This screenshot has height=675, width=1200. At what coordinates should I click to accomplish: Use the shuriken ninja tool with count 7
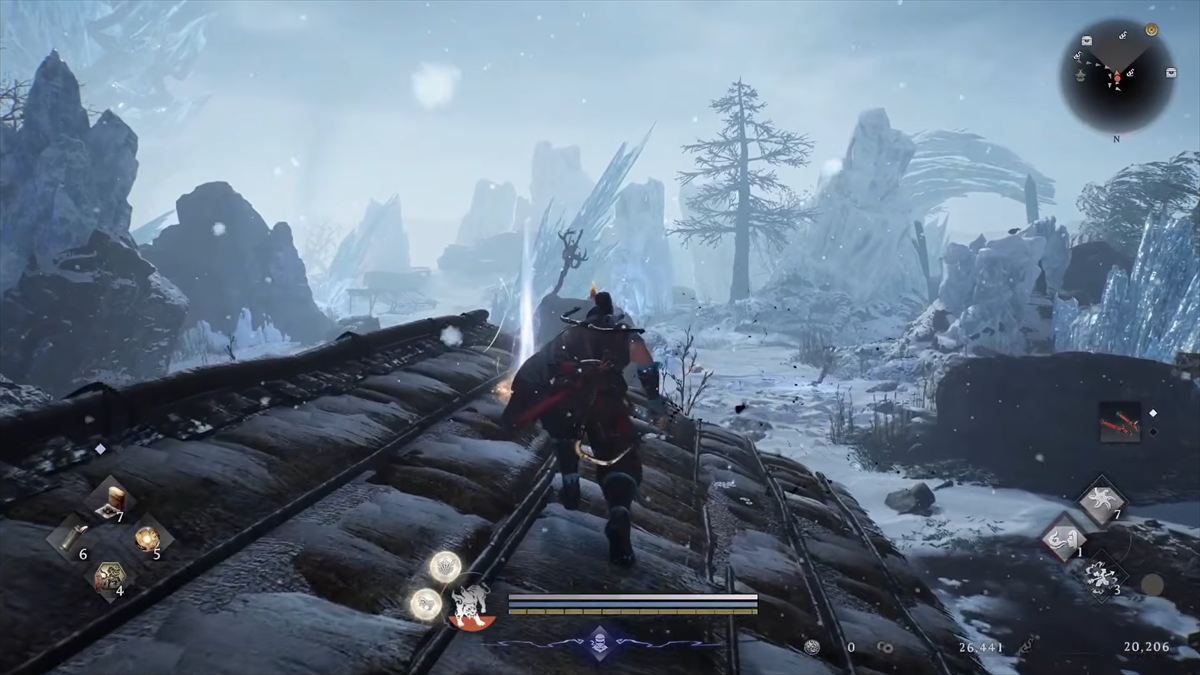click(1100, 500)
